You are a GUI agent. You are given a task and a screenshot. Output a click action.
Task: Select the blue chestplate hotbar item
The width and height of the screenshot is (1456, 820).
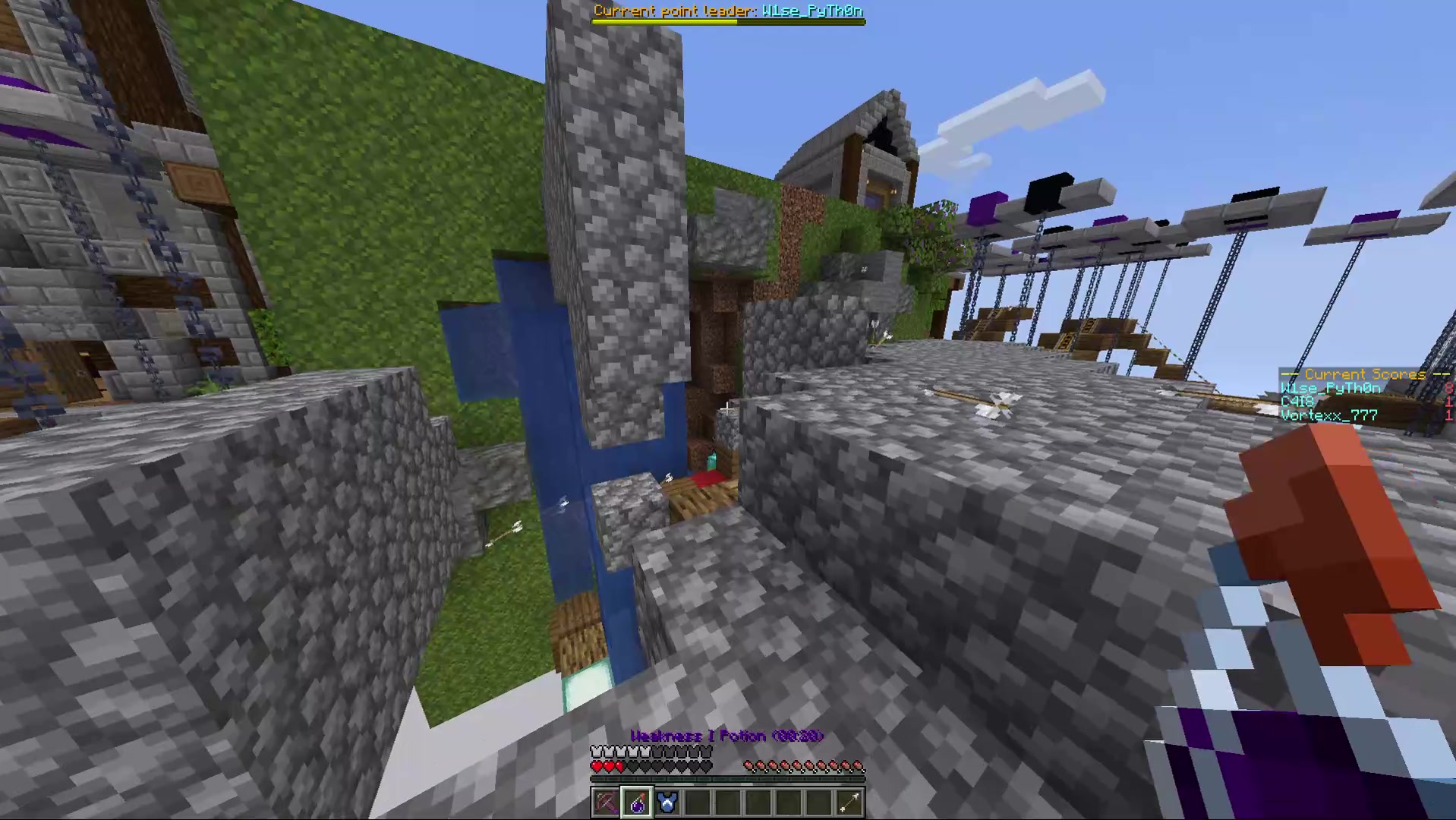(667, 803)
